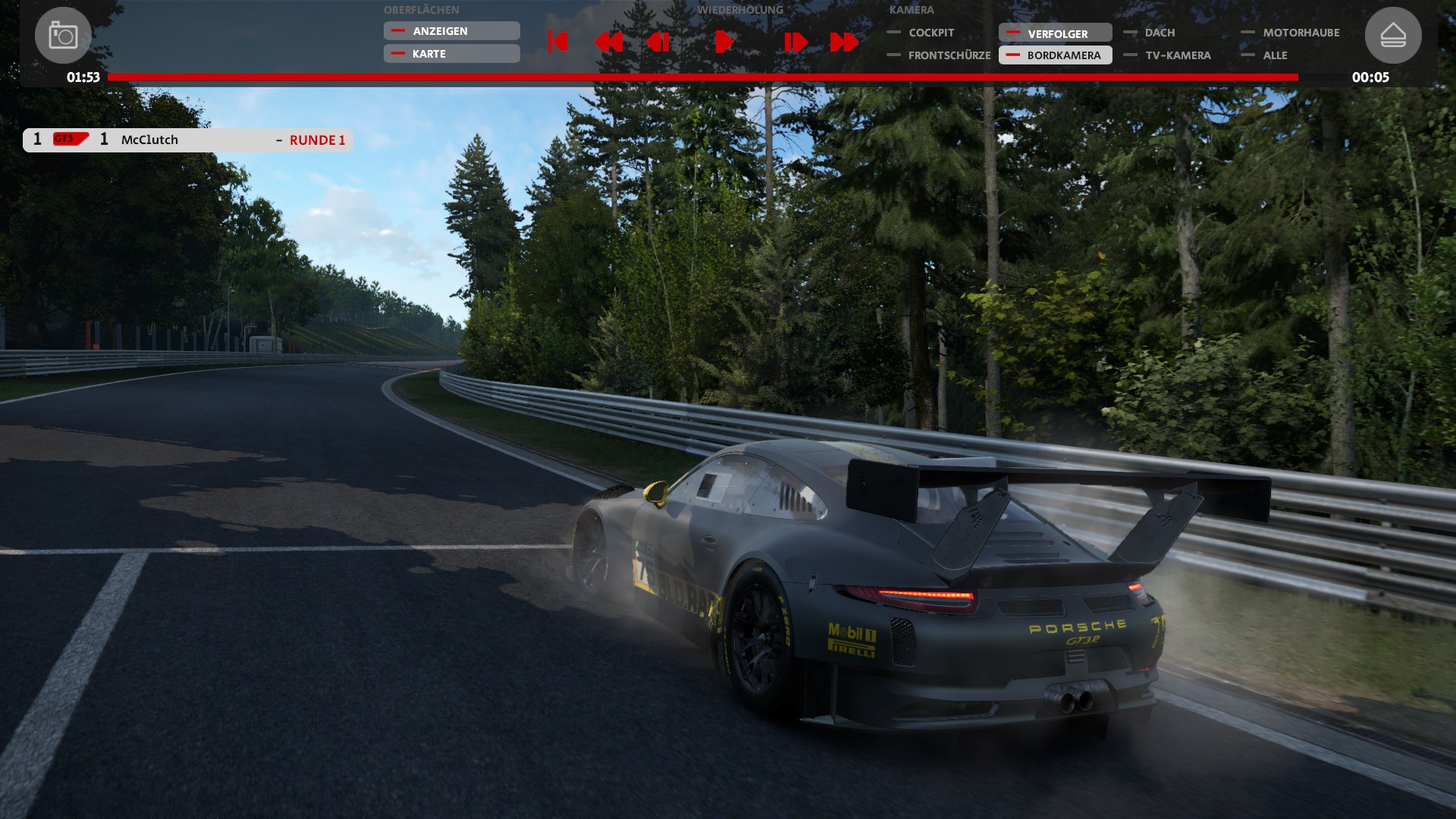Choose the Motorhaube hood camera

click(x=1300, y=33)
